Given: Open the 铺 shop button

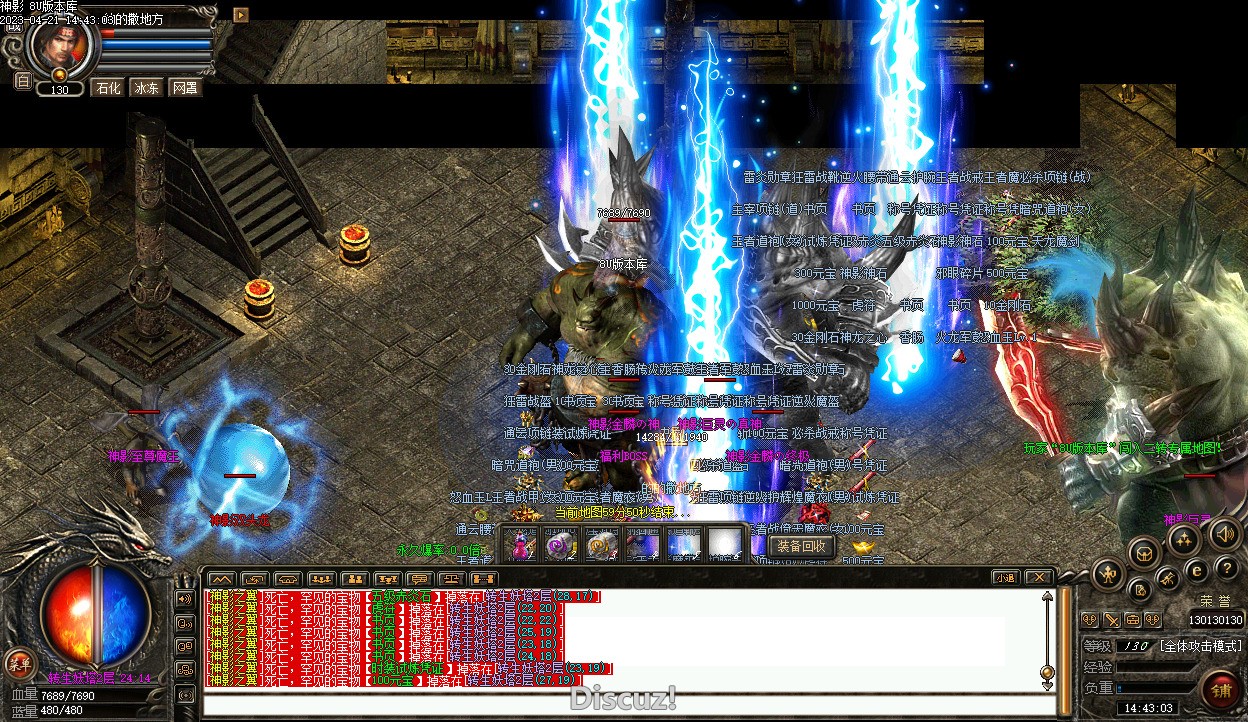Looking at the screenshot, I should (1220, 691).
